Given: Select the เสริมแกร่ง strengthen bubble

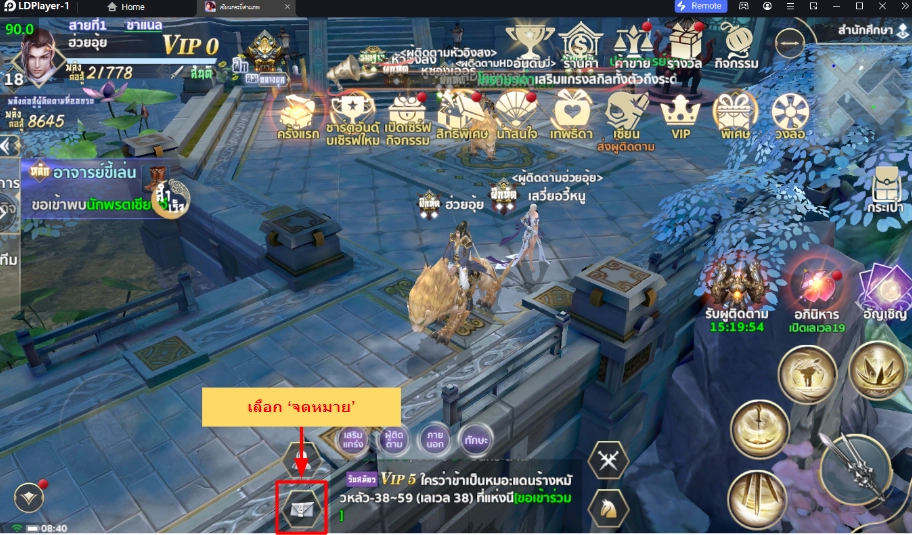Looking at the screenshot, I should [x=353, y=438].
